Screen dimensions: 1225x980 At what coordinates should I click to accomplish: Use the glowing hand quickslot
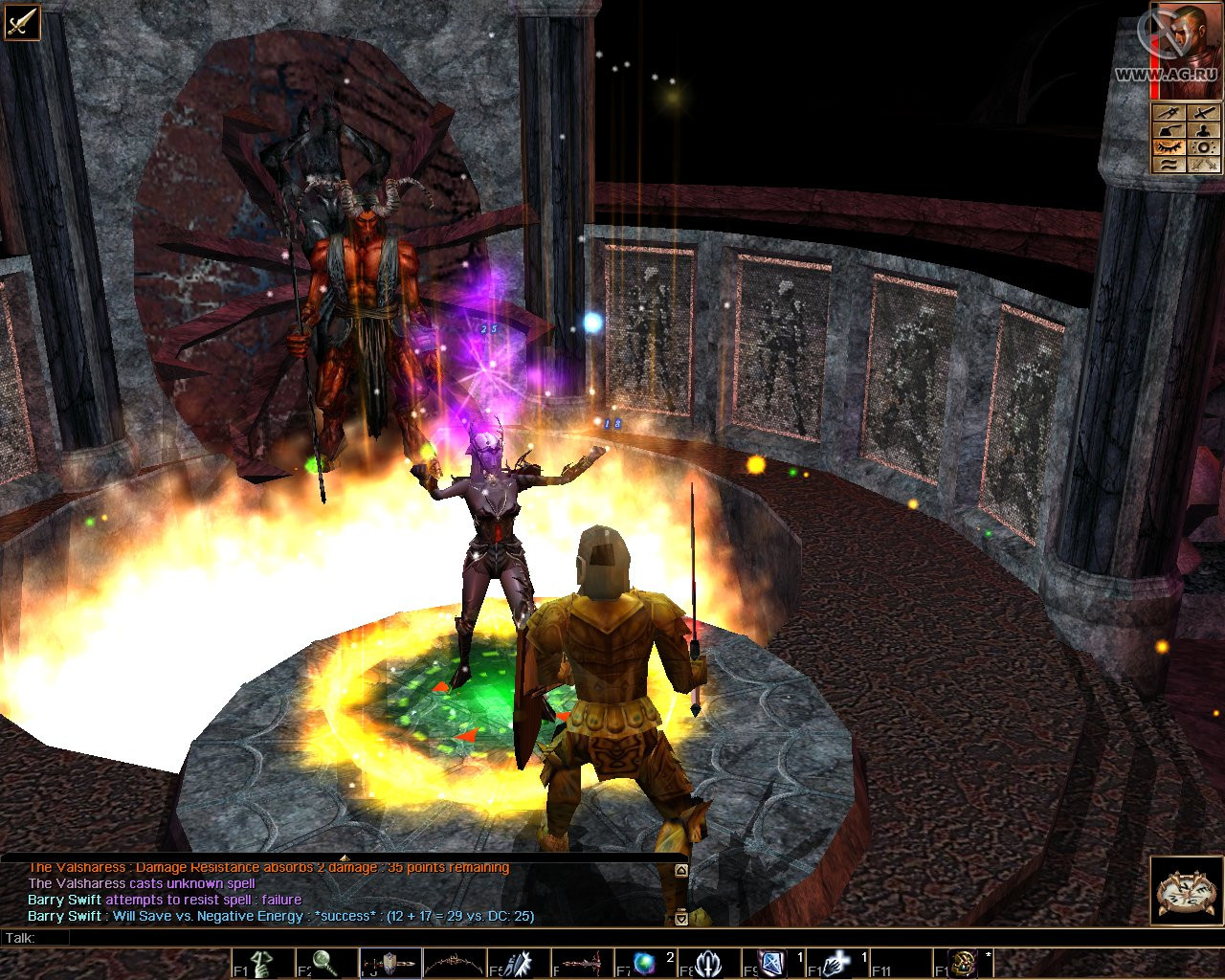(x=837, y=964)
